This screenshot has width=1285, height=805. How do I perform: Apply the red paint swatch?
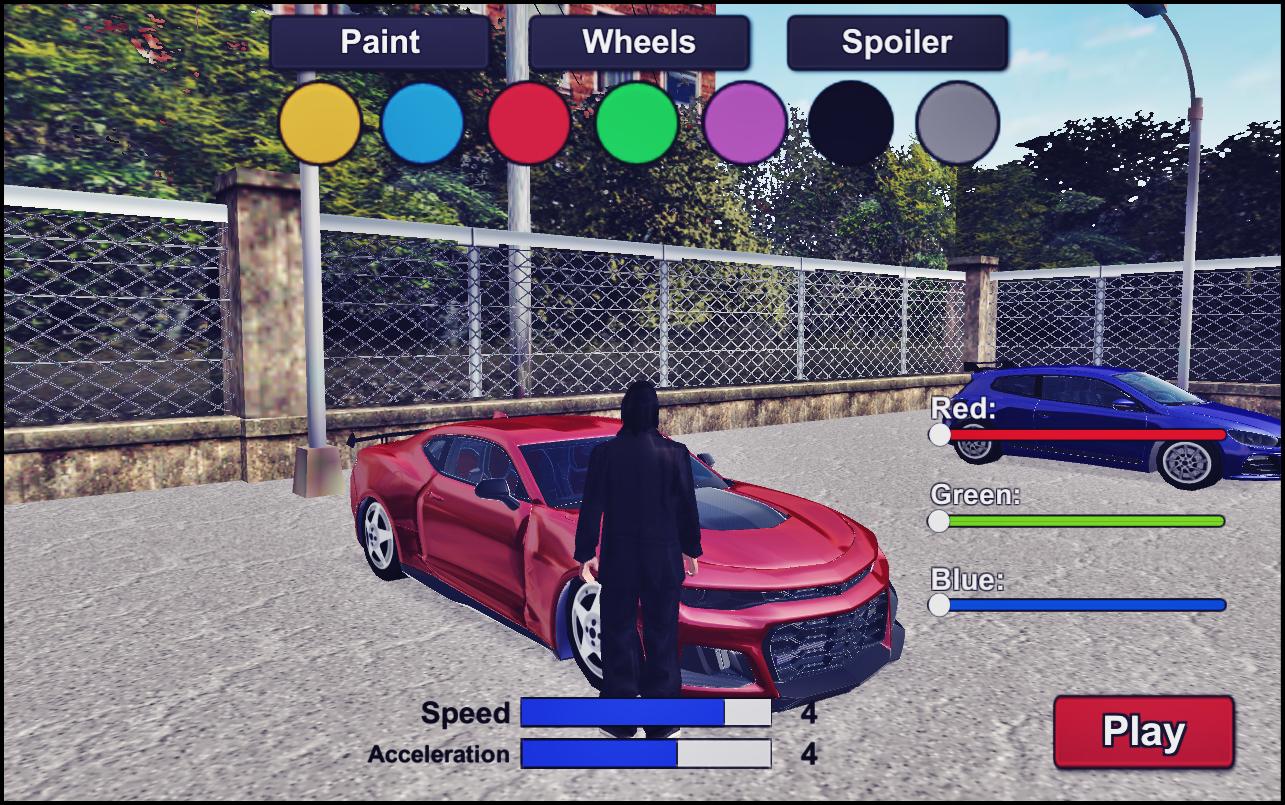[x=529, y=123]
